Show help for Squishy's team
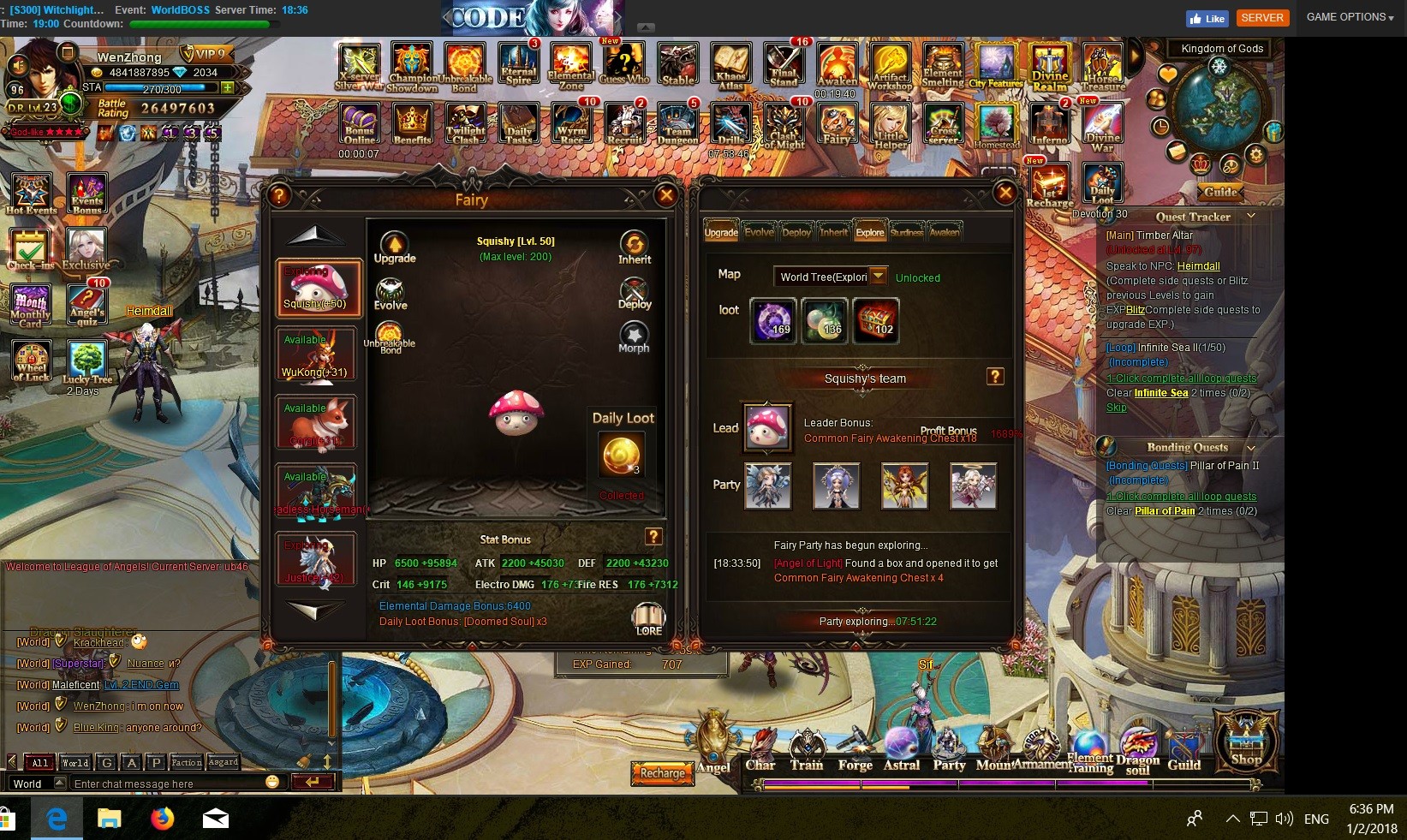Image resolution: width=1407 pixels, height=840 pixels. click(x=995, y=377)
